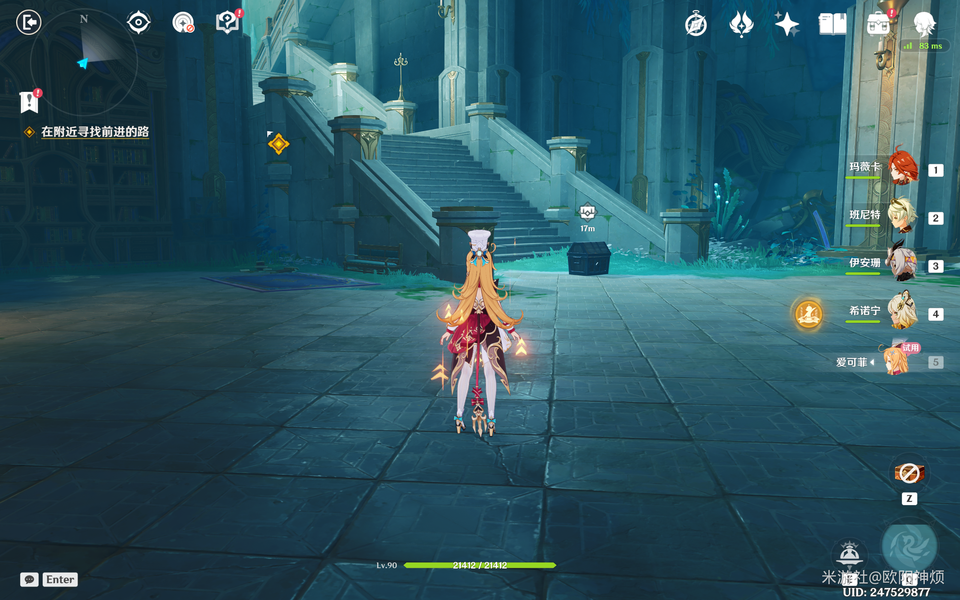
Task: Click the round icon with red slash badge
Action: 183,22
